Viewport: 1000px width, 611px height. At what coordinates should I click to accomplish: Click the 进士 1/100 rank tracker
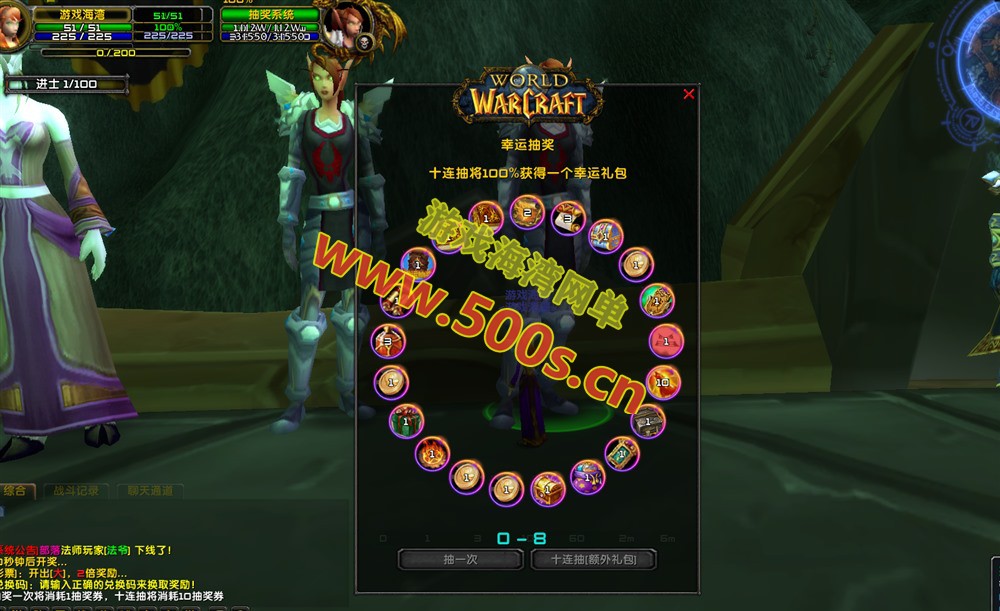coord(66,84)
